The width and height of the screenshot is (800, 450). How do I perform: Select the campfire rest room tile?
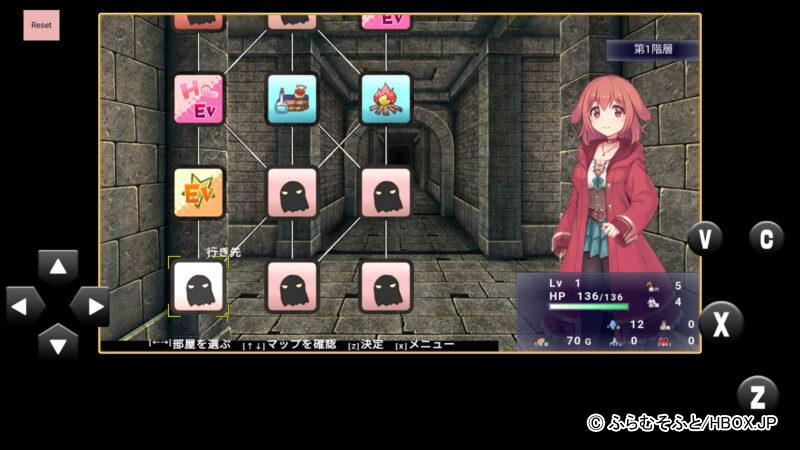pos(385,98)
